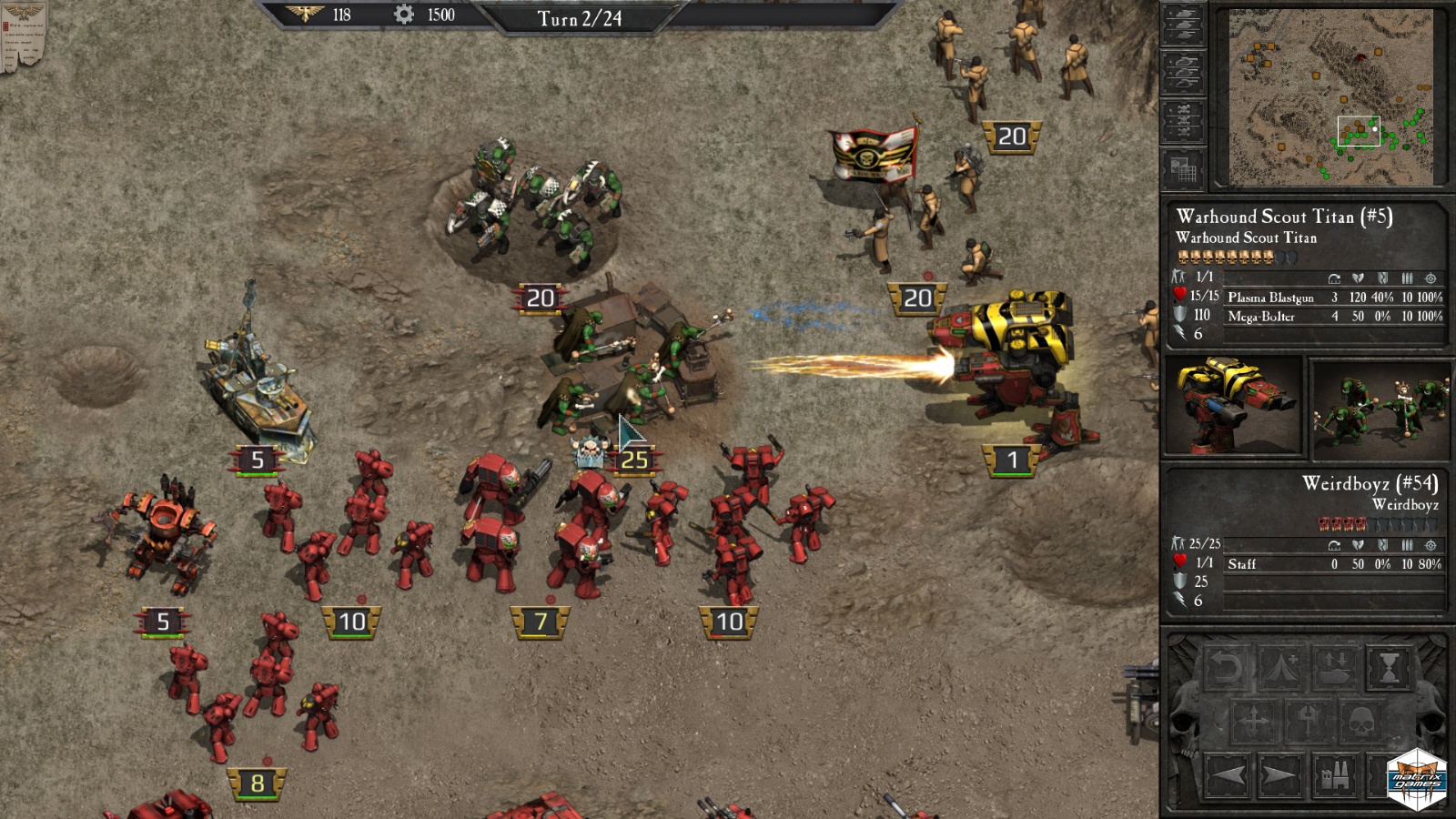Image resolution: width=1456 pixels, height=819 pixels.
Task: Open the factory unit purchase icon
Action: [x=1335, y=775]
